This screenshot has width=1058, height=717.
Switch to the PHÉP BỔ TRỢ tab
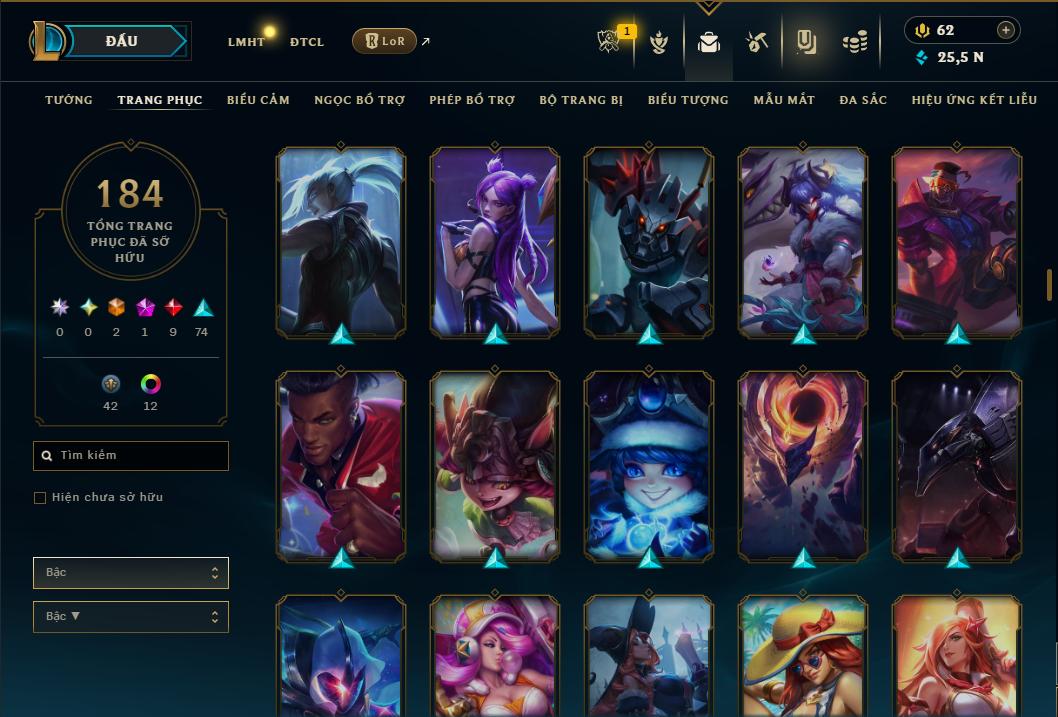(472, 100)
